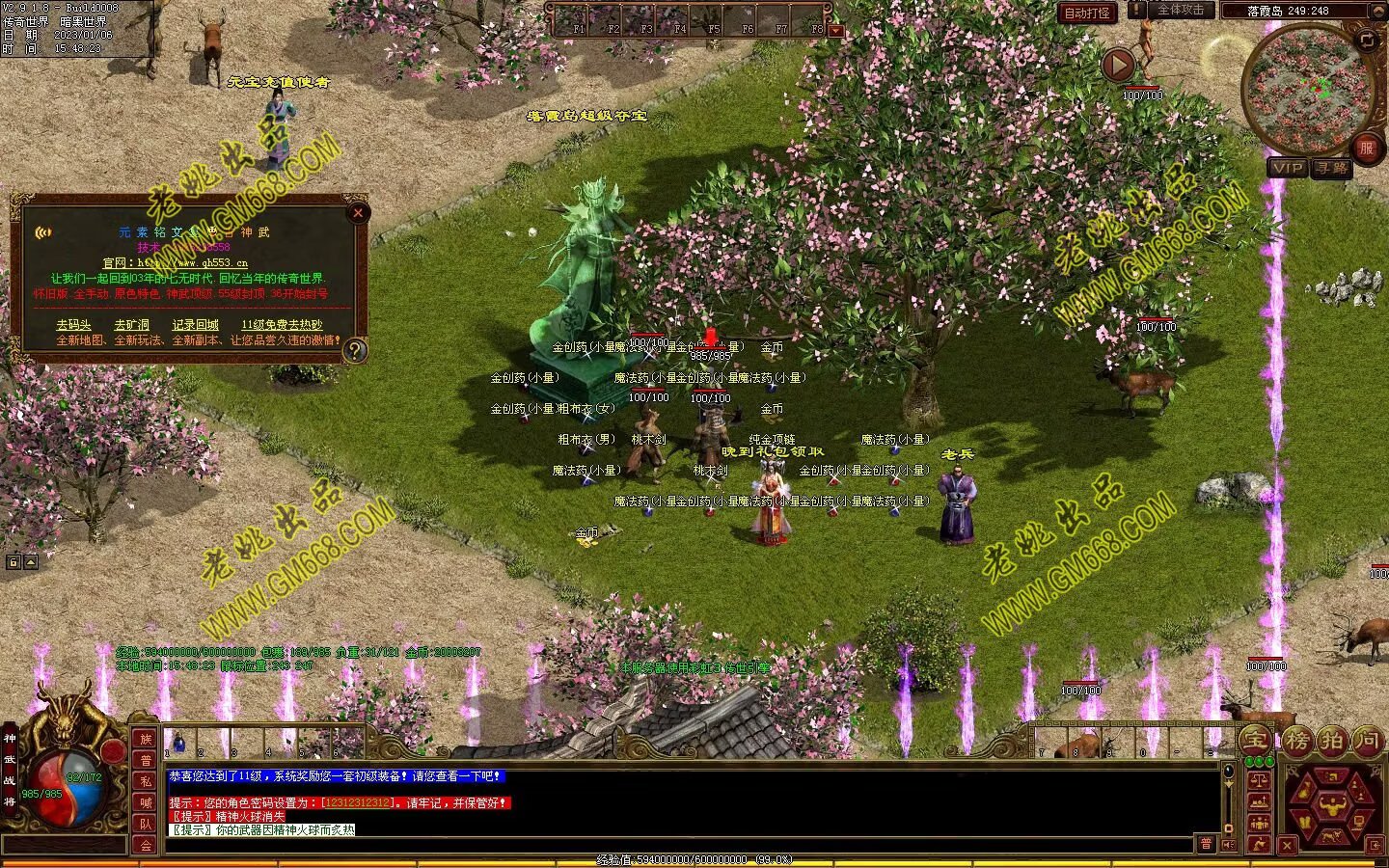
Task: Toggle the 自动打怪 auto-fight button
Action: [1088, 13]
